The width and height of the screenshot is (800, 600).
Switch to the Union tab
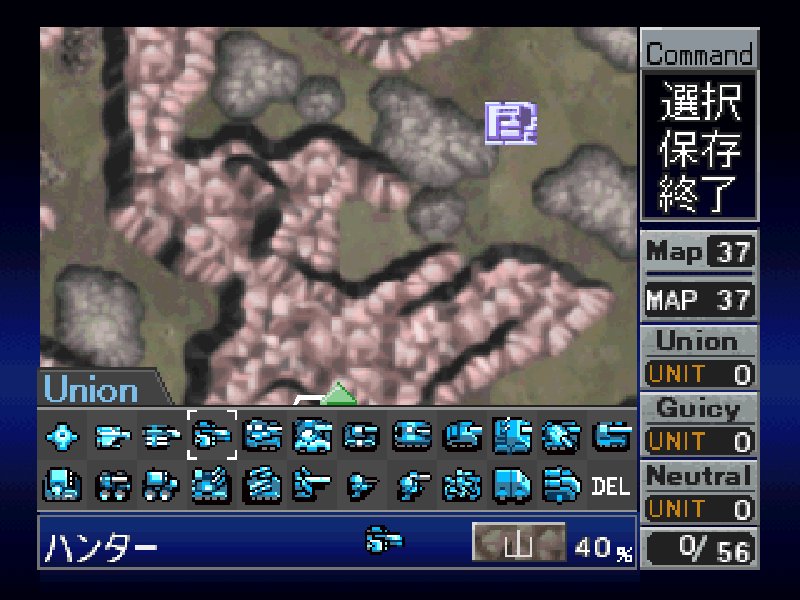[92, 389]
